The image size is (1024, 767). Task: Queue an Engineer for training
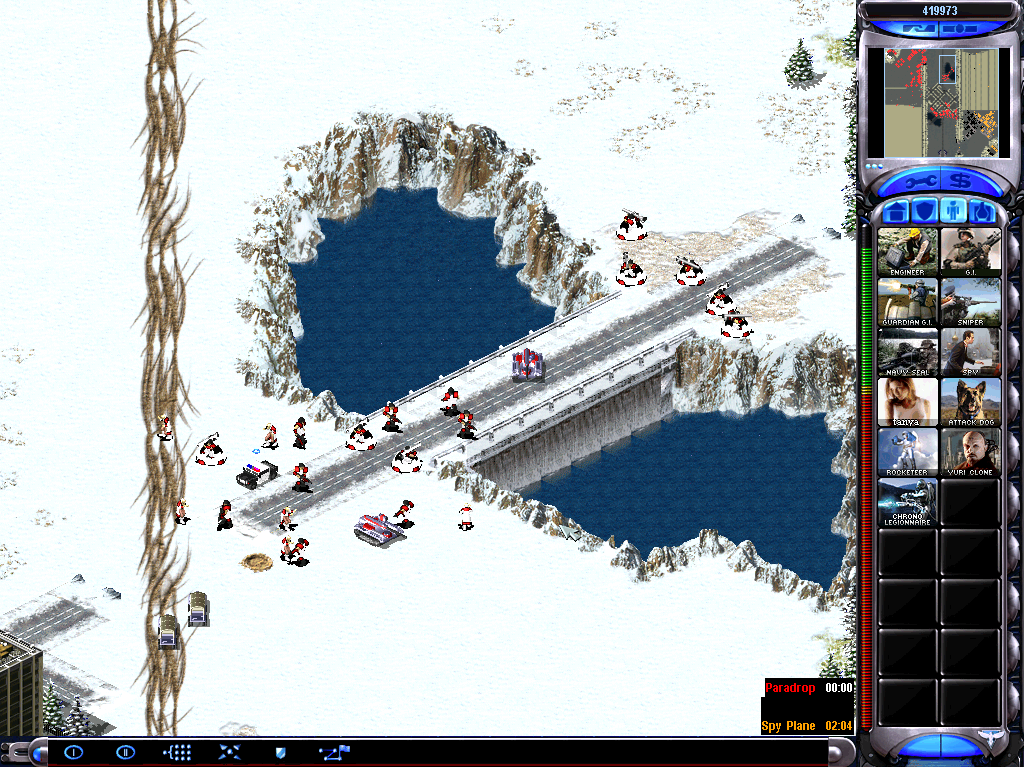point(908,251)
